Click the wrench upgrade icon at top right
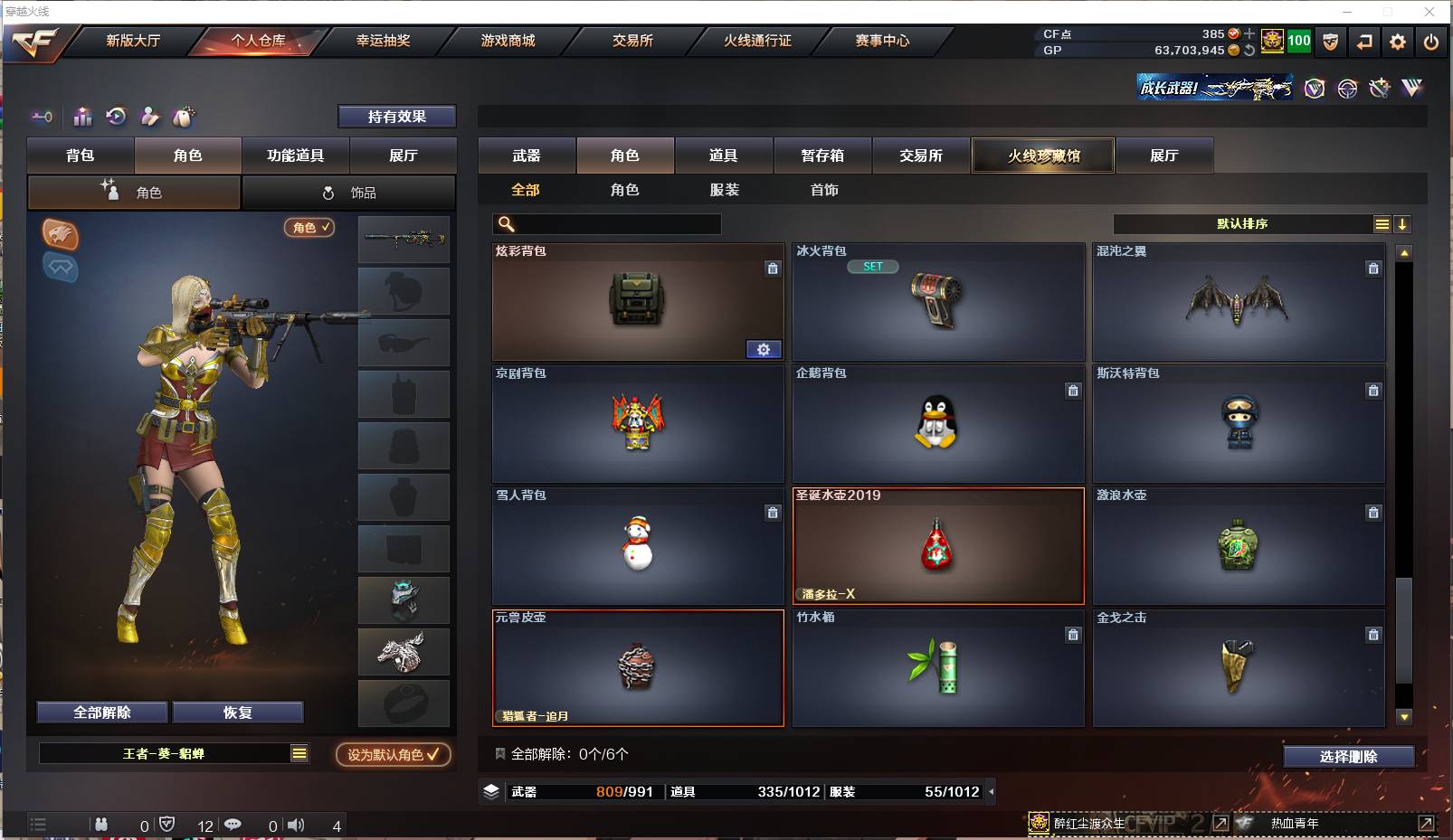Image resolution: width=1453 pixels, height=840 pixels. 1379,87
